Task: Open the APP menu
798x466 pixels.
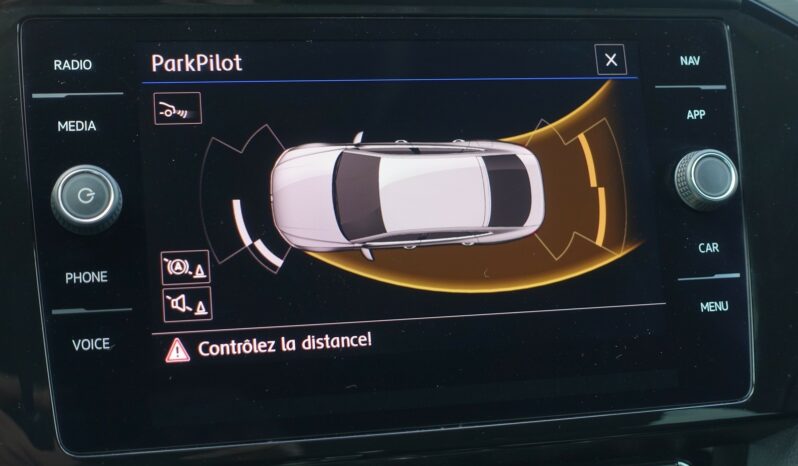Action: pos(696,115)
